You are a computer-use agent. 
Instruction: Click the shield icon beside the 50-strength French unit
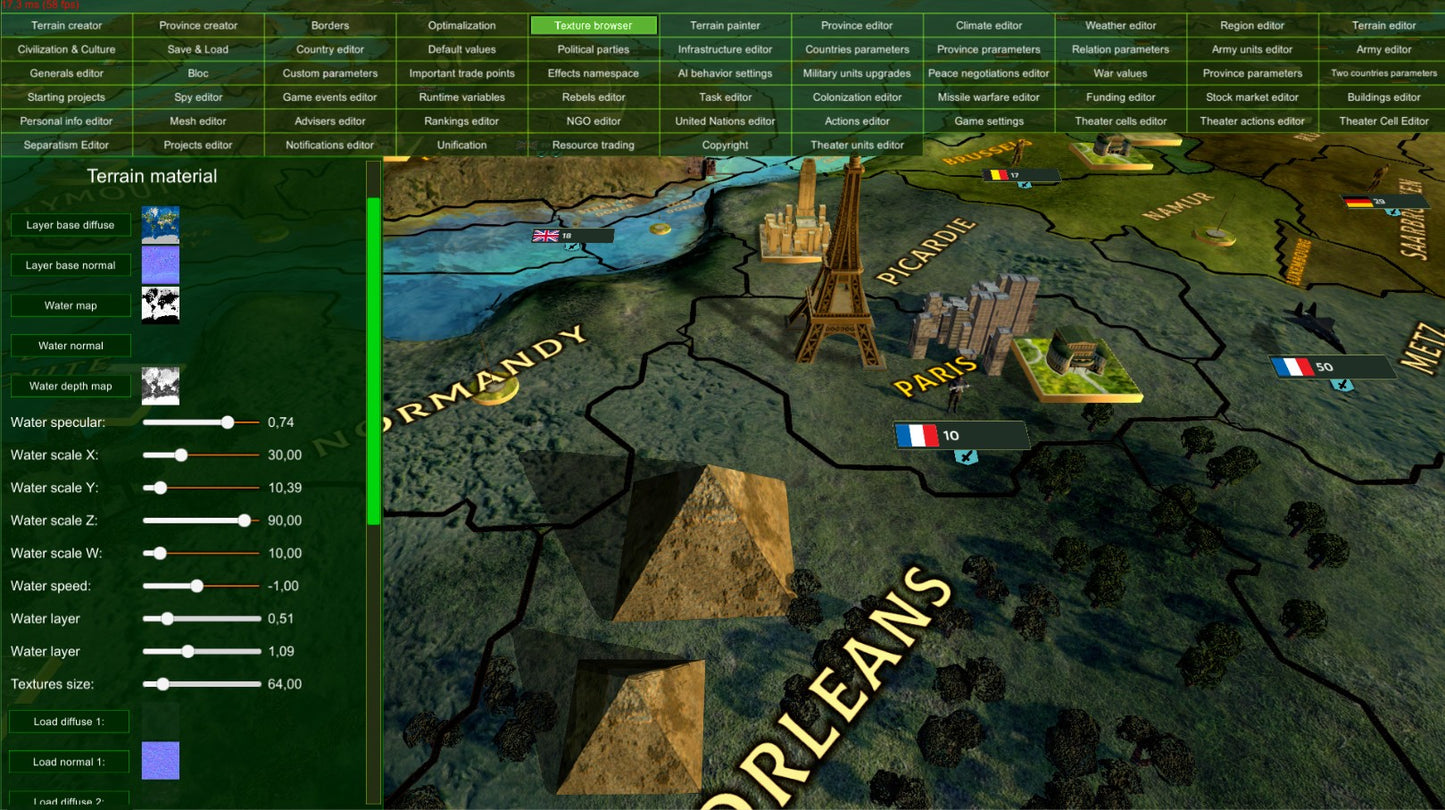(1340, 384)
